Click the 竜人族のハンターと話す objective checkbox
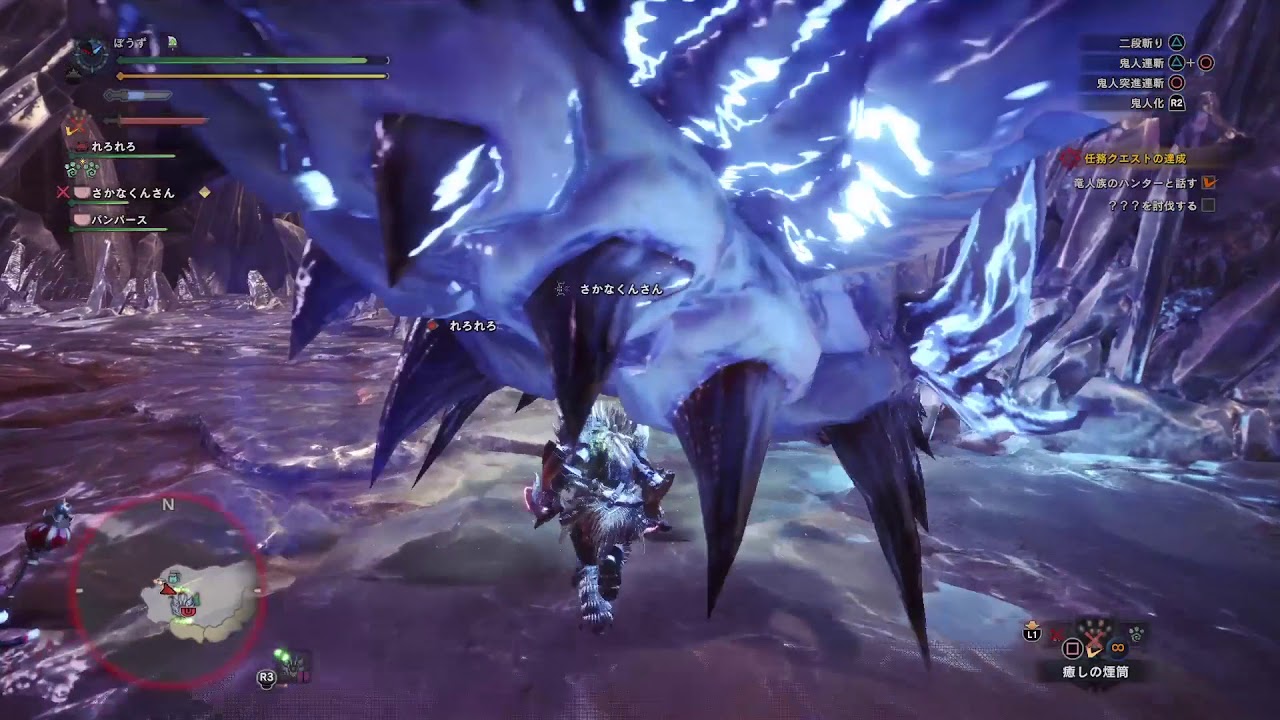The image size is (1280, 720). tap(1209, 182)
